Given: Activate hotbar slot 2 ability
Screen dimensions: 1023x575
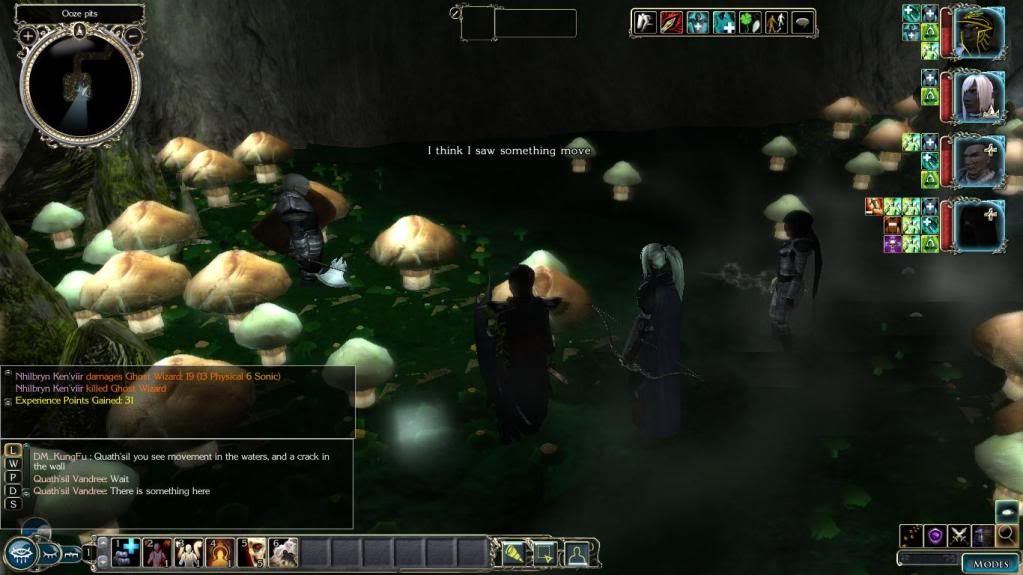Looking at the screenshot, I should click(x=157, y=551).
